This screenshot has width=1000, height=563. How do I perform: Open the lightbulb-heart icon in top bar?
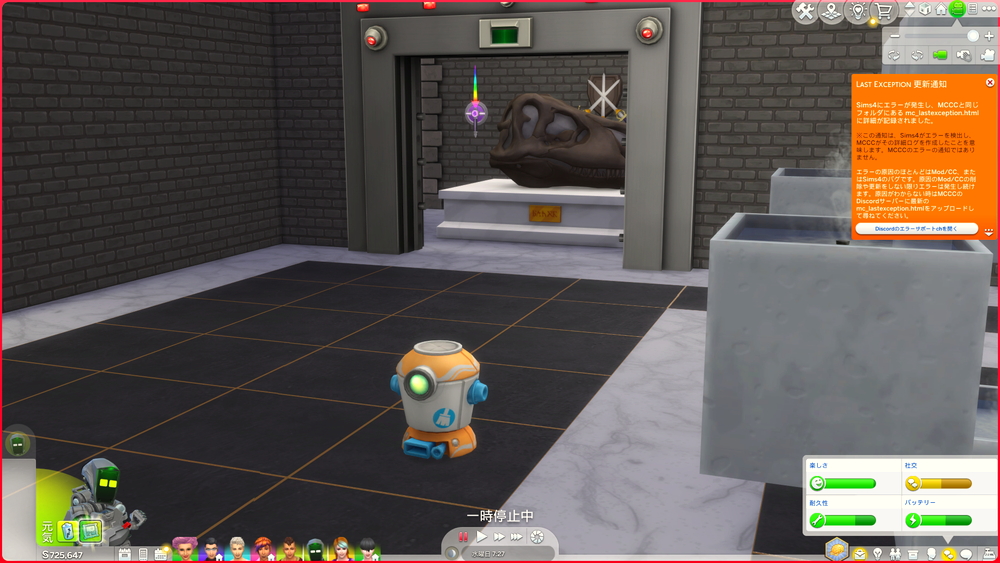pyautogui.click(x=857, y=11)
